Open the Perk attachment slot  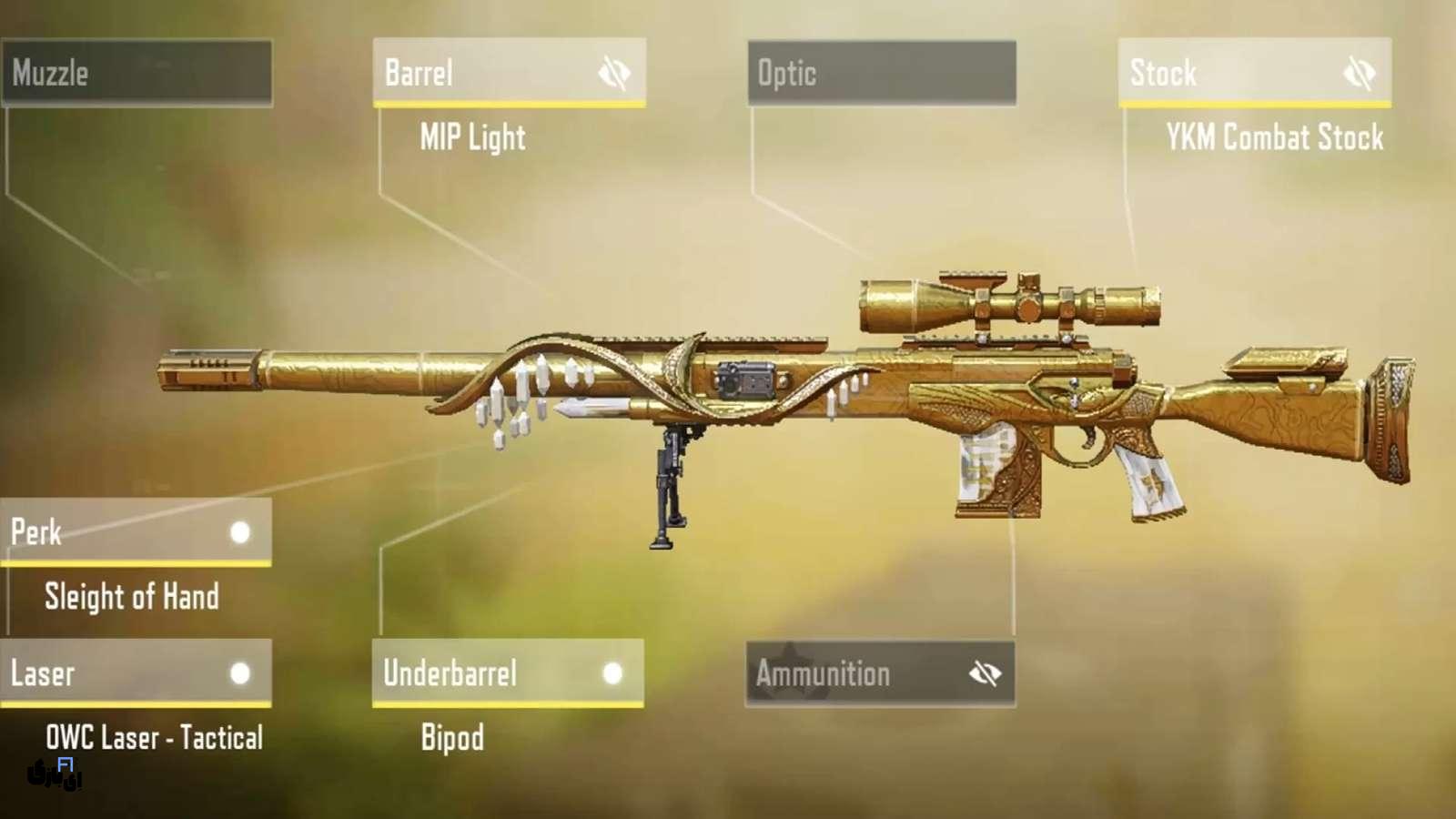(118, 532)
